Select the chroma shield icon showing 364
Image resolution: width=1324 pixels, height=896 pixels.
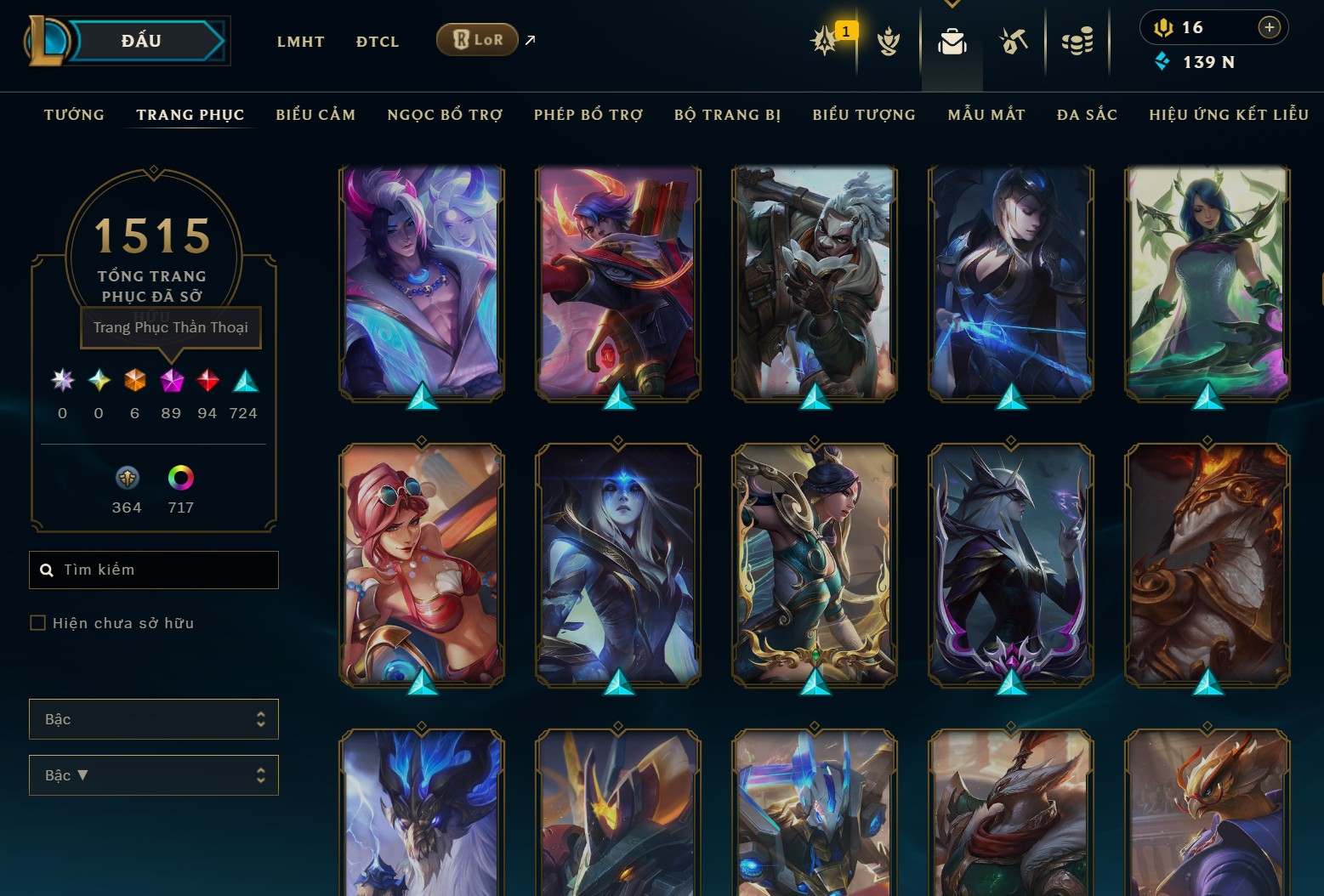(126, 478)
